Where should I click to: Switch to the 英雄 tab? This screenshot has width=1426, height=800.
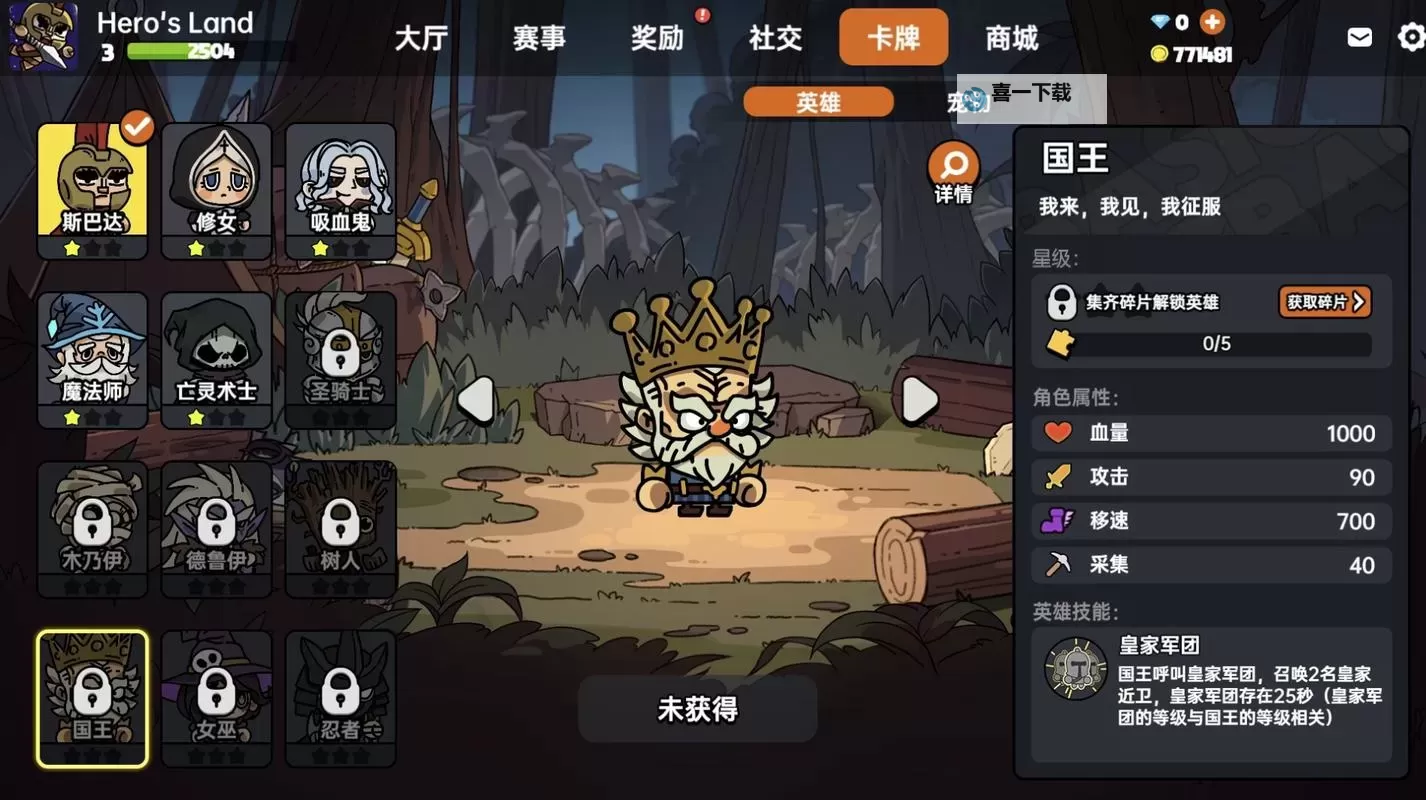point(818,101)
